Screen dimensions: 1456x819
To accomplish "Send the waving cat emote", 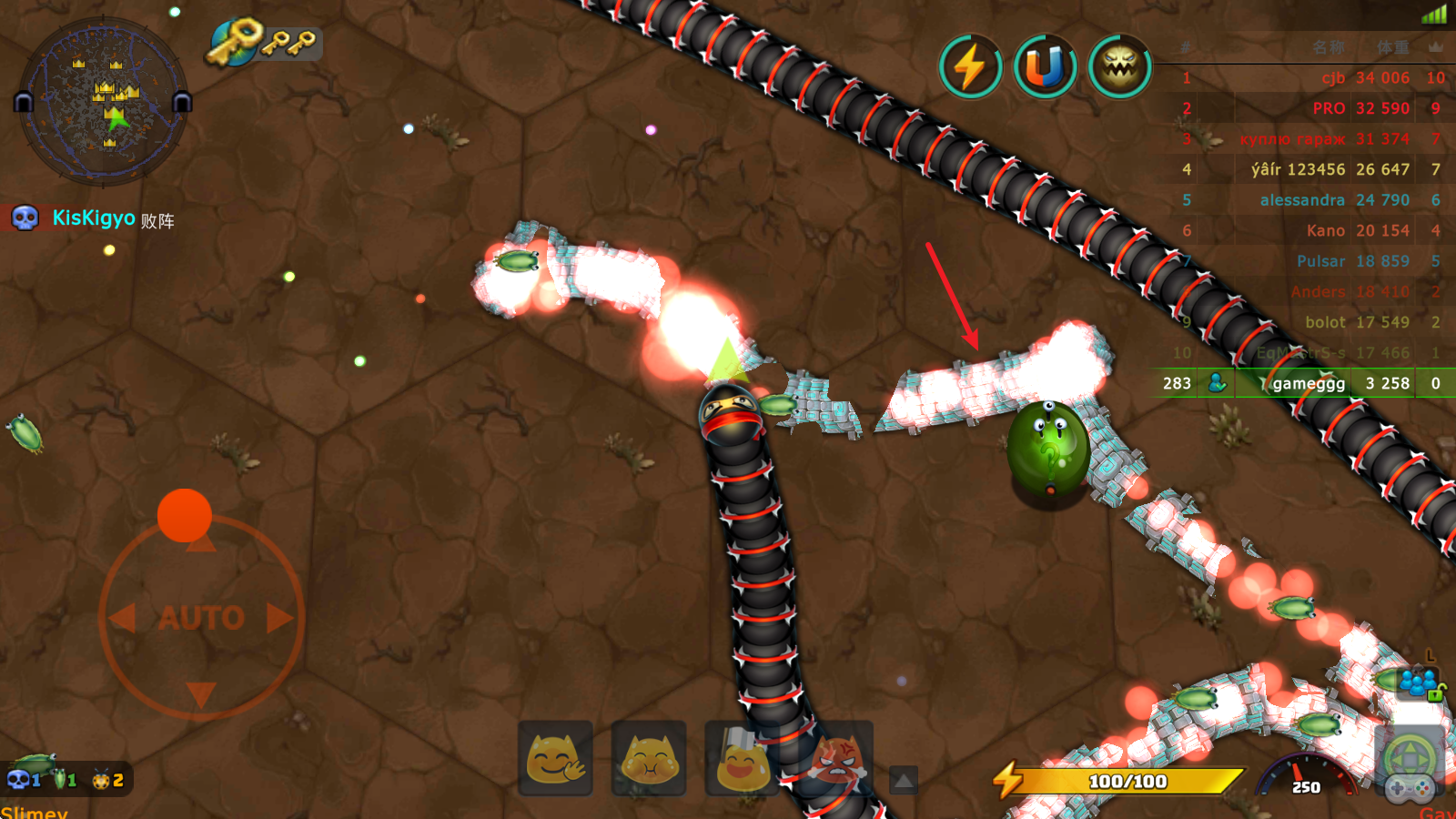I will point(556,758).
